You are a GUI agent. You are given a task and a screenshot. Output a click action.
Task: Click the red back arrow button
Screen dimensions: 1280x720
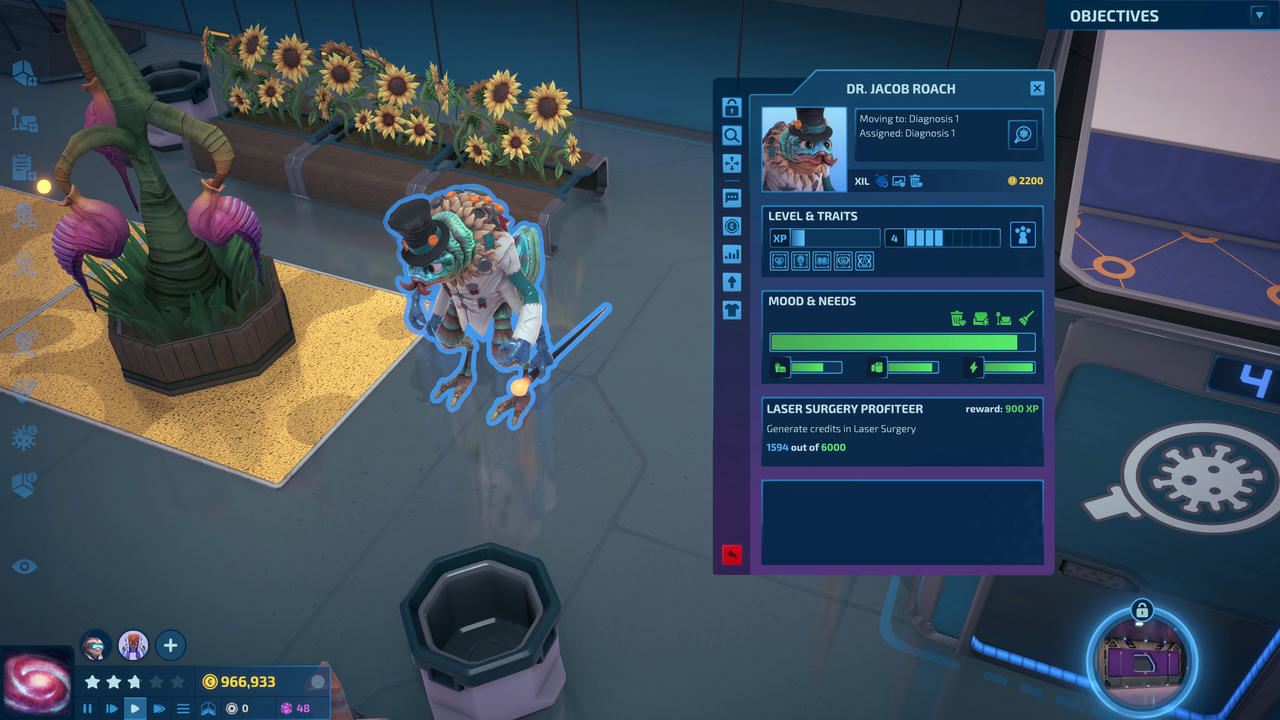[x=732, y=554]
